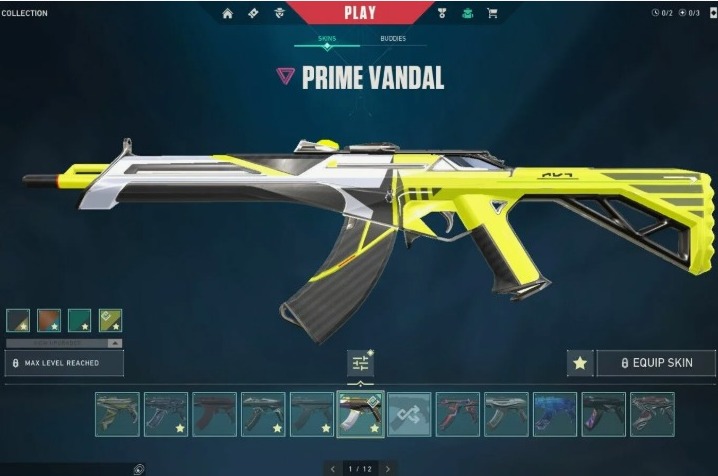This screenshot has height=476, width=718.
Task: Open the skin filter options
Action: [x=360, y=364]
